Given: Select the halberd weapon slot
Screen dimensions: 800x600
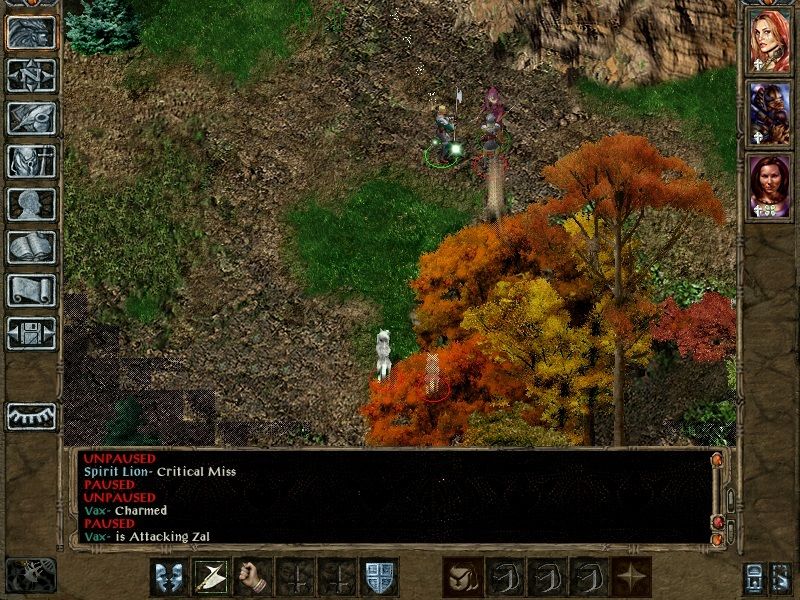Looking at the screenshot, I should (211, 578).
